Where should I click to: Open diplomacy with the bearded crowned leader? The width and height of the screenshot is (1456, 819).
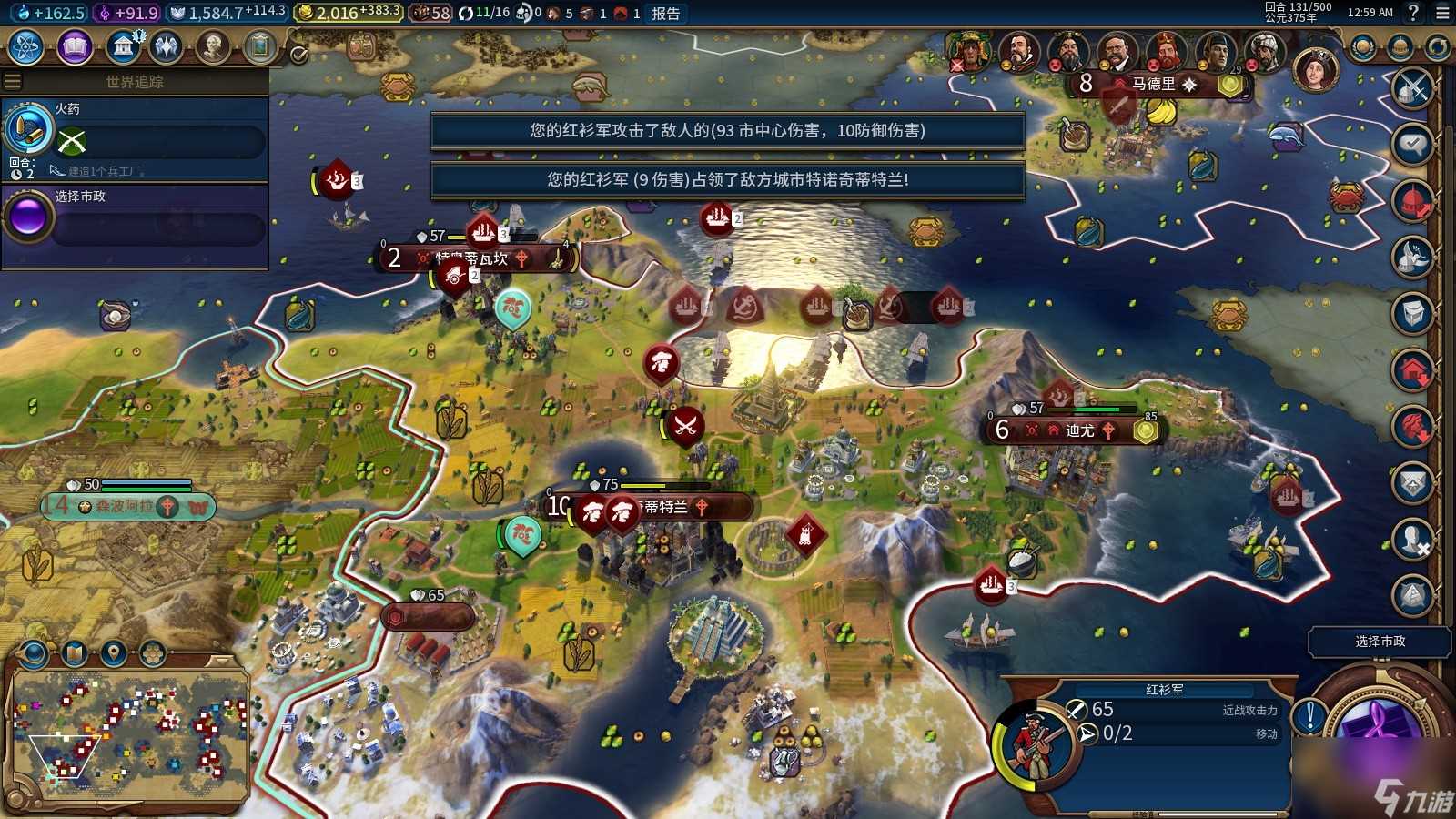(x=1167, y=54)
